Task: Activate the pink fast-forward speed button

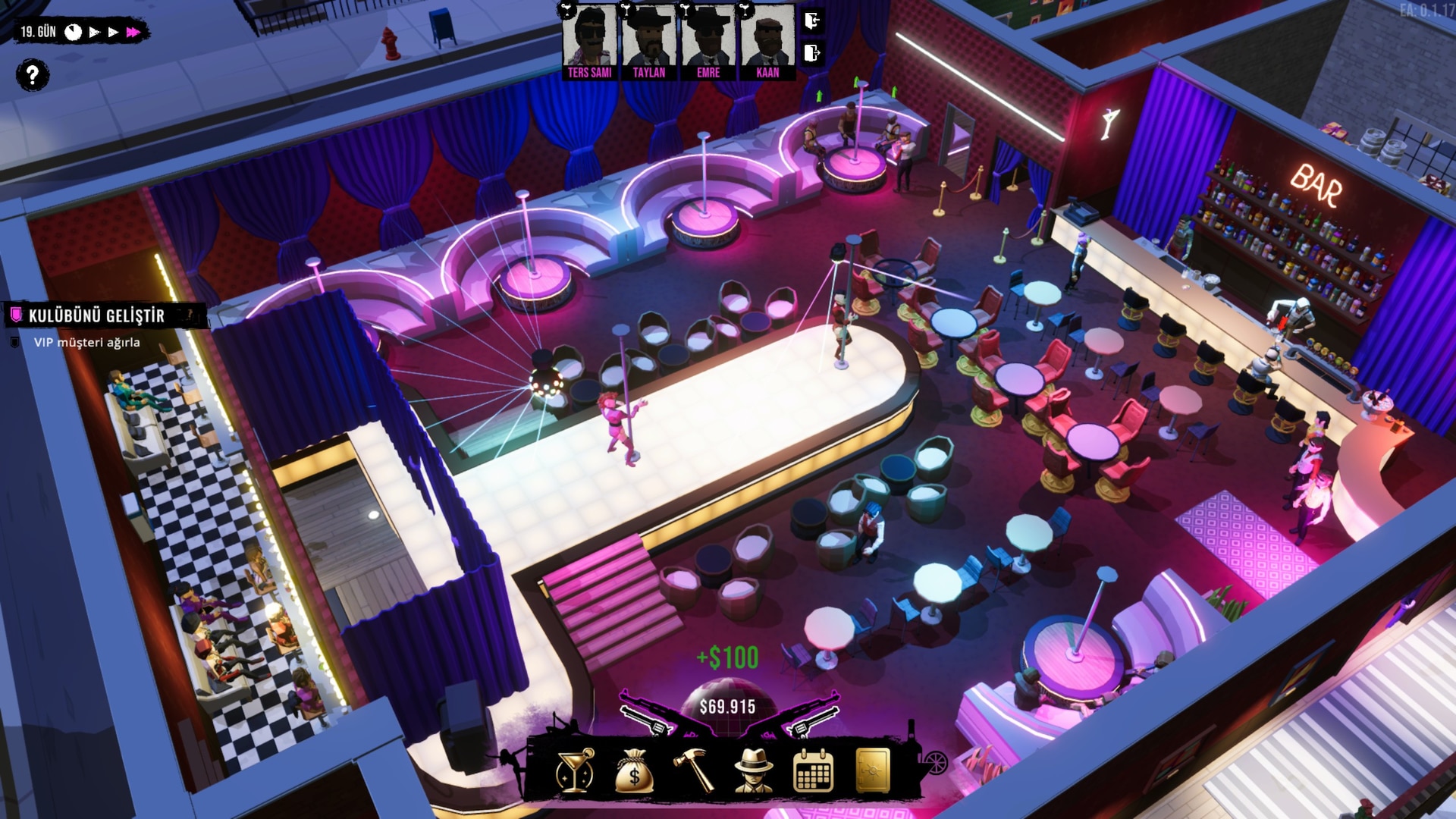Action: coord(133,32)
